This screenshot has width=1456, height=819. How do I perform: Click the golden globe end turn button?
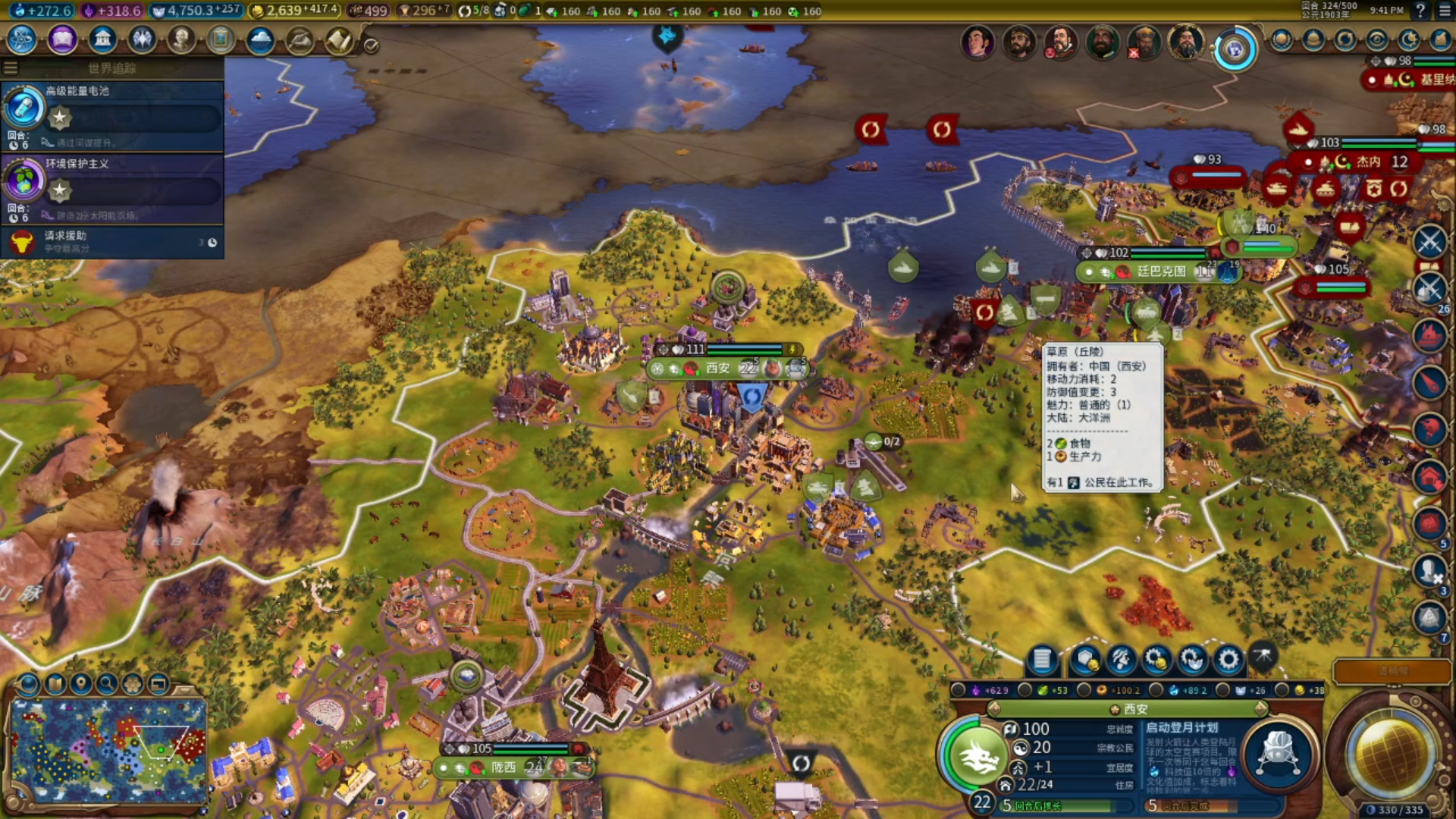pyautogui.click(x=1389, y=755)
